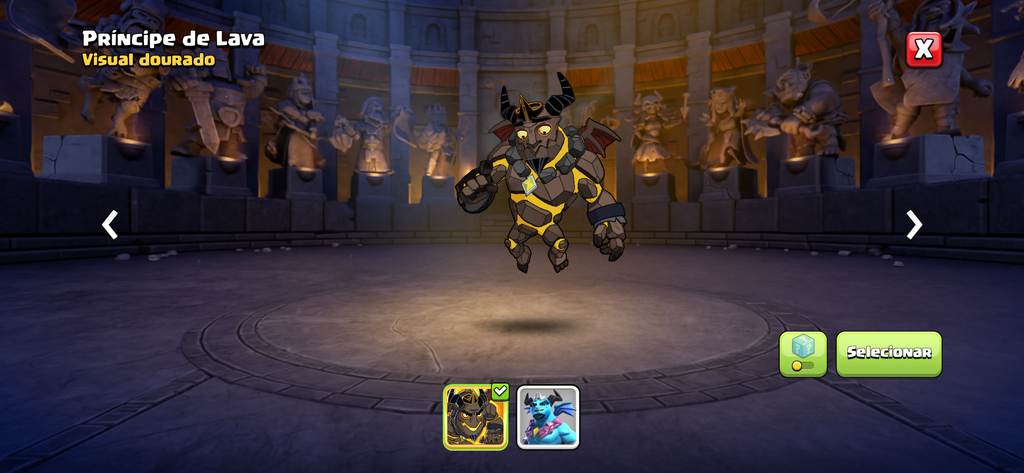Close the skin preview screen

pos(924,49)
